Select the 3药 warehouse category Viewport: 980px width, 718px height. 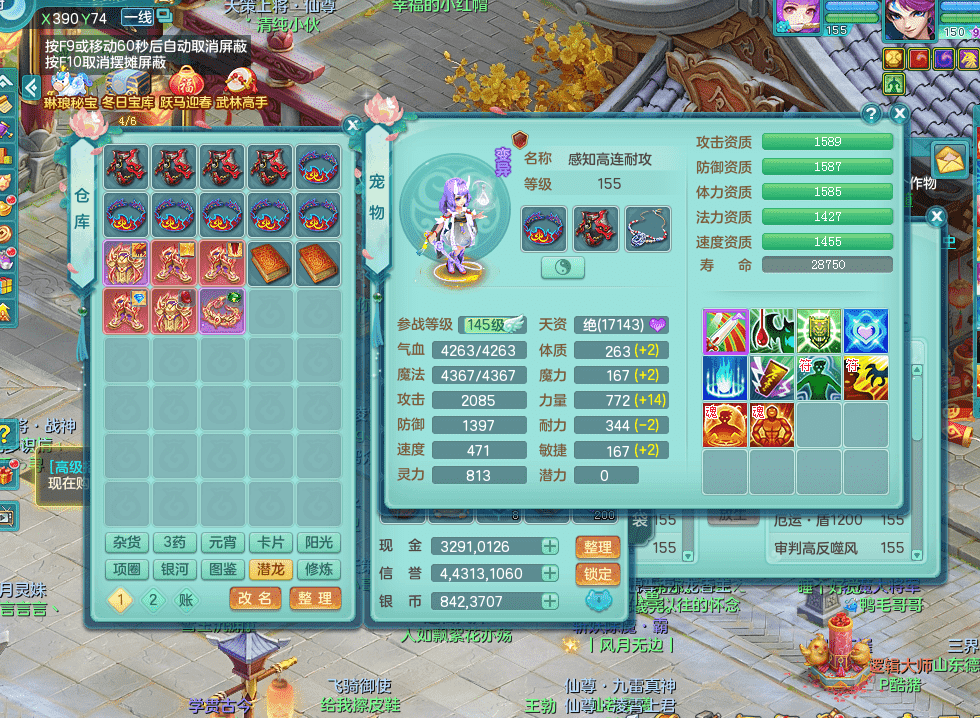(175, 543)
